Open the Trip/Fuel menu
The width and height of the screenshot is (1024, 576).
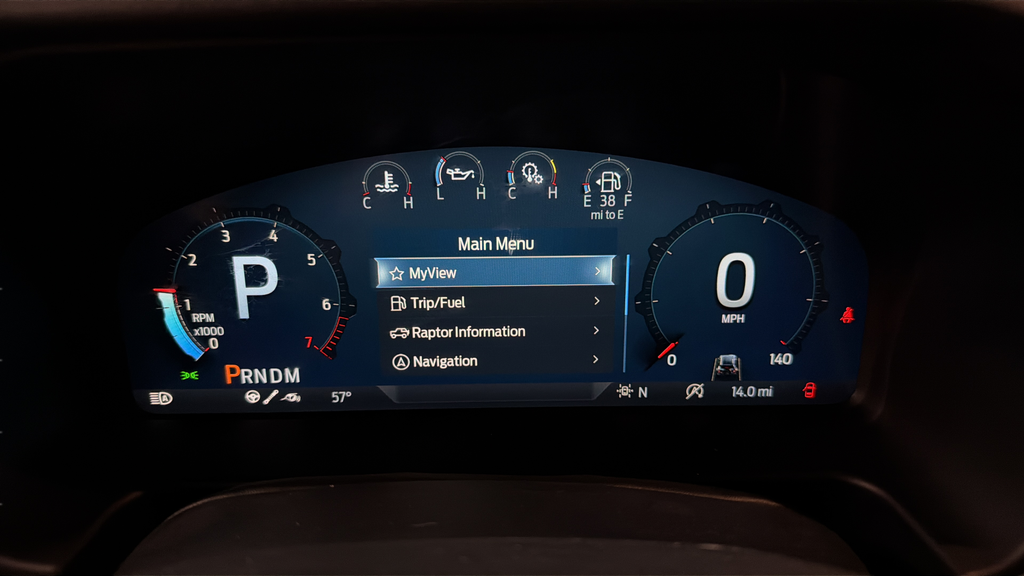(495, 302)
